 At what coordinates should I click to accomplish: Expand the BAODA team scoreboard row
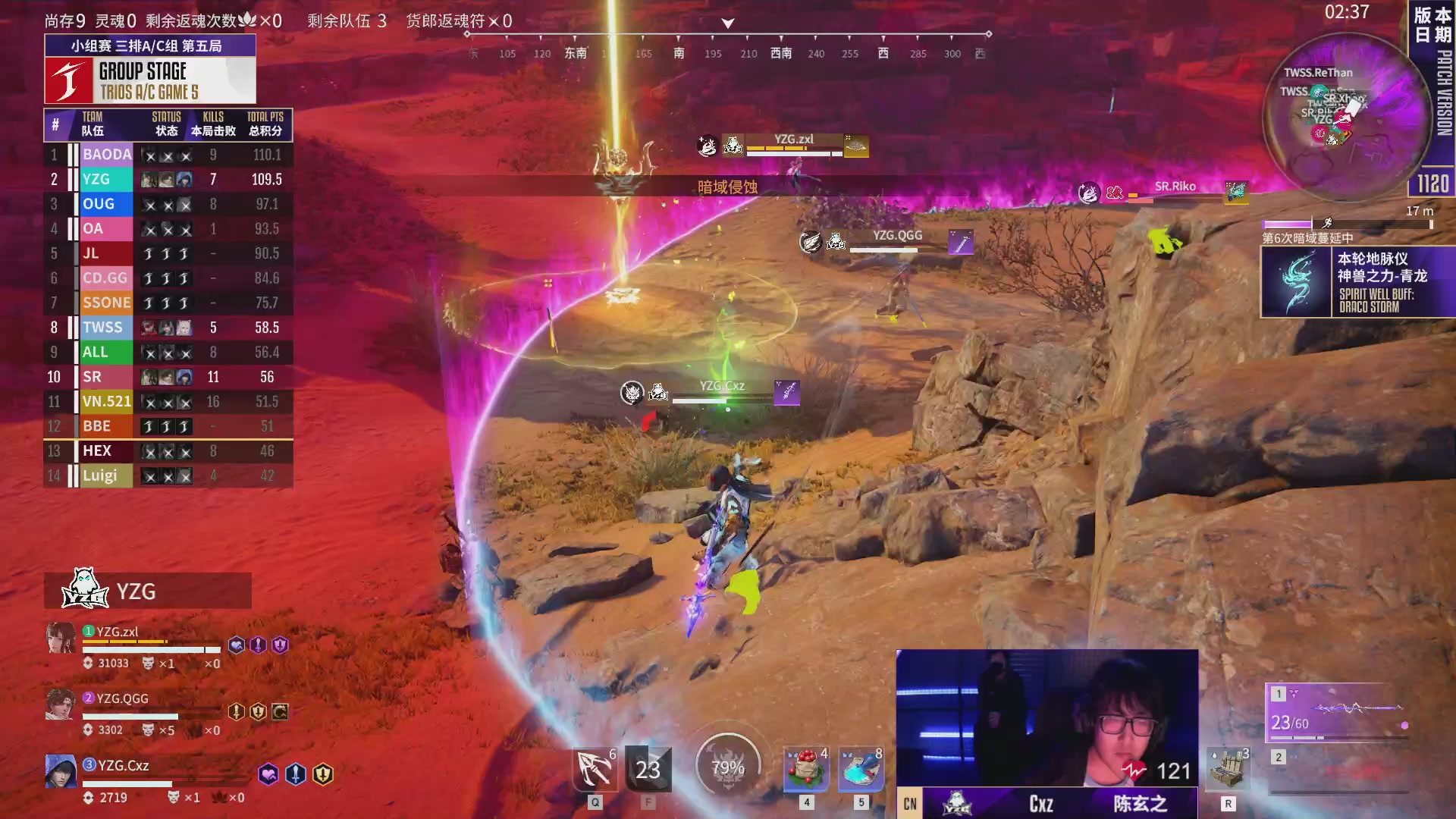pos(168,154)
